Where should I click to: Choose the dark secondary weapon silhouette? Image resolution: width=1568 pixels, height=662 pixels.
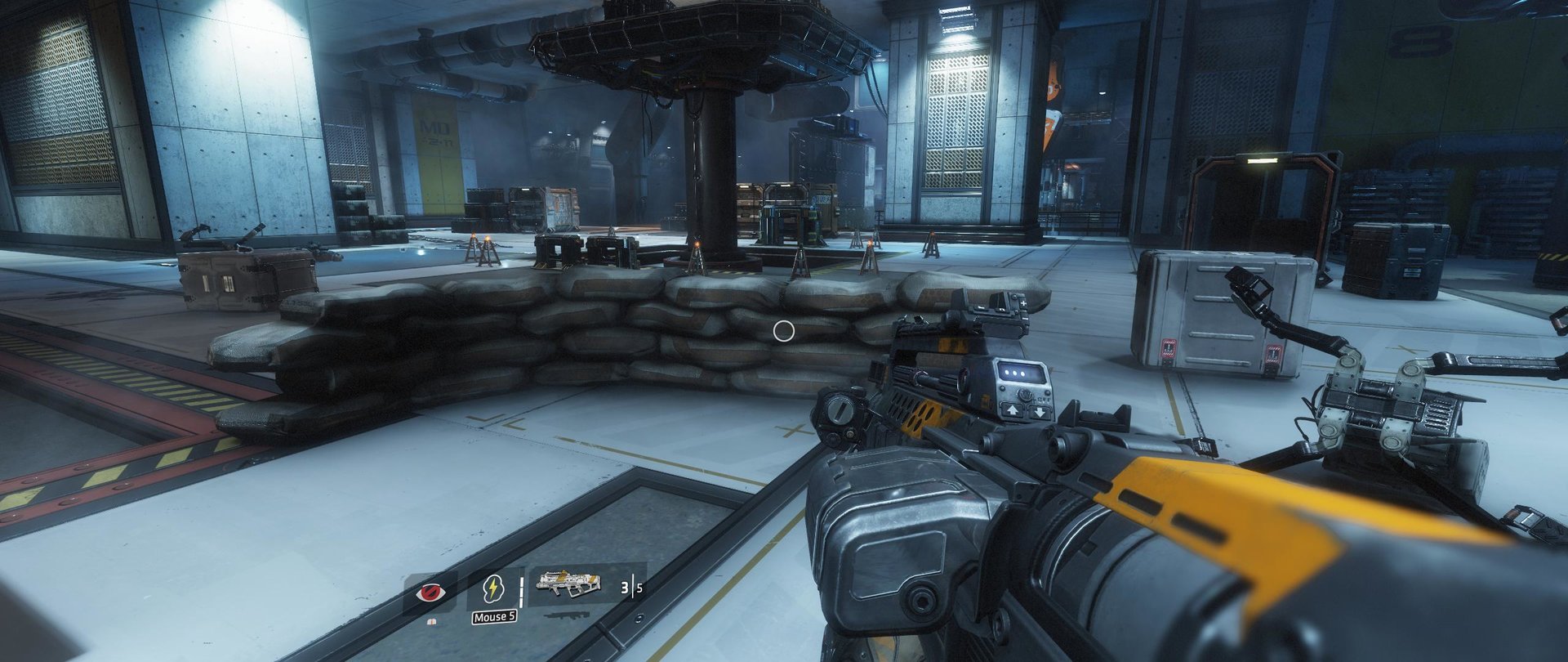pos(568,614)
